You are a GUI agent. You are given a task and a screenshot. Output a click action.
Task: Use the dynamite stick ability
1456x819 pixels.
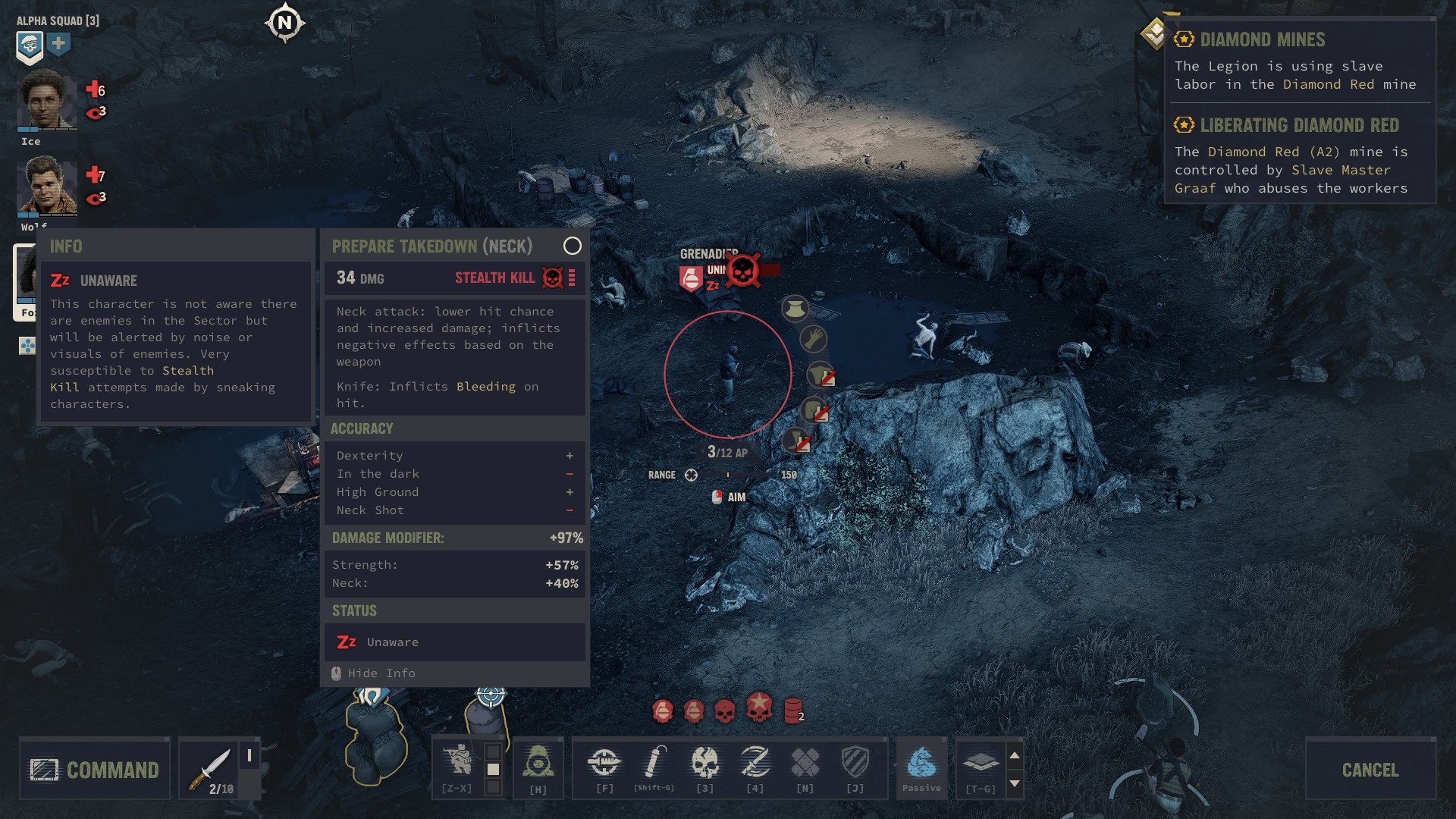[x=654, y=763]
